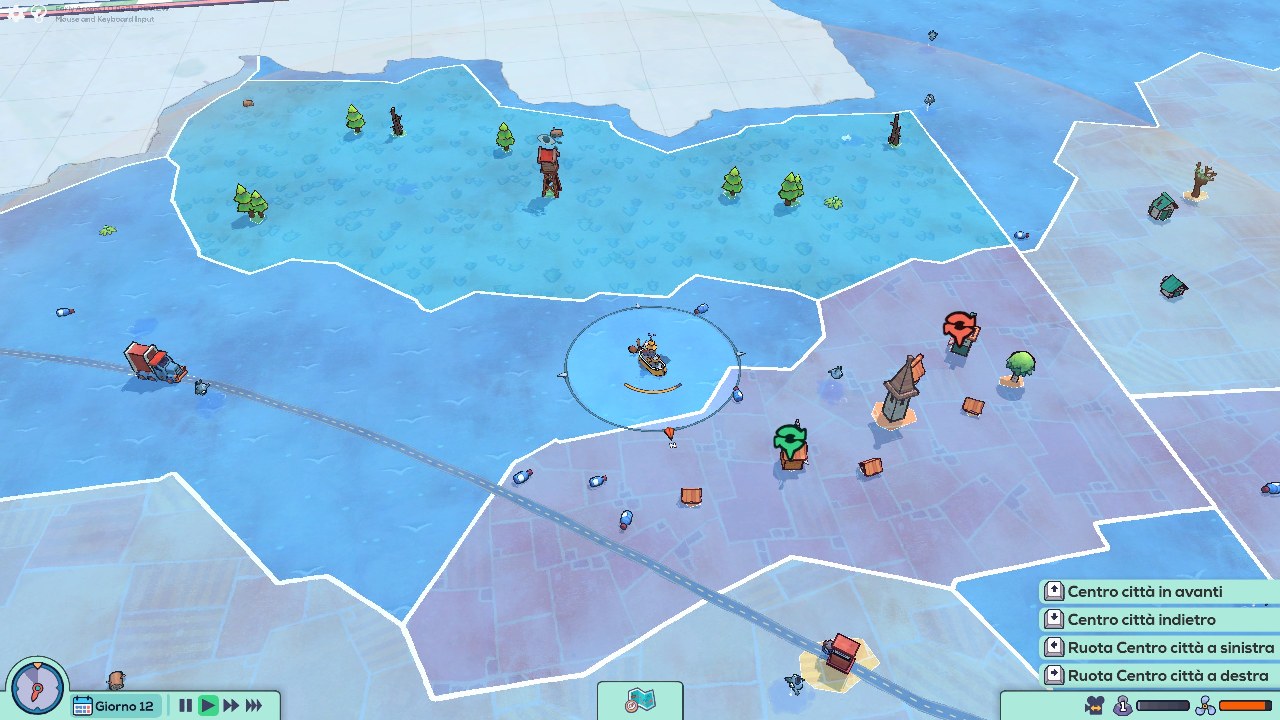Switch to double fast-forward speed
This screenshot has height=720, width=1280.
tap(231, 706)
